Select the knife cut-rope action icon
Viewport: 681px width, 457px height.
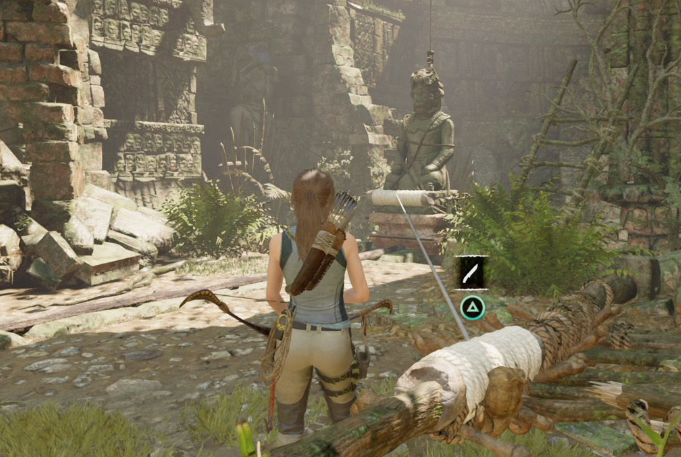472,272
